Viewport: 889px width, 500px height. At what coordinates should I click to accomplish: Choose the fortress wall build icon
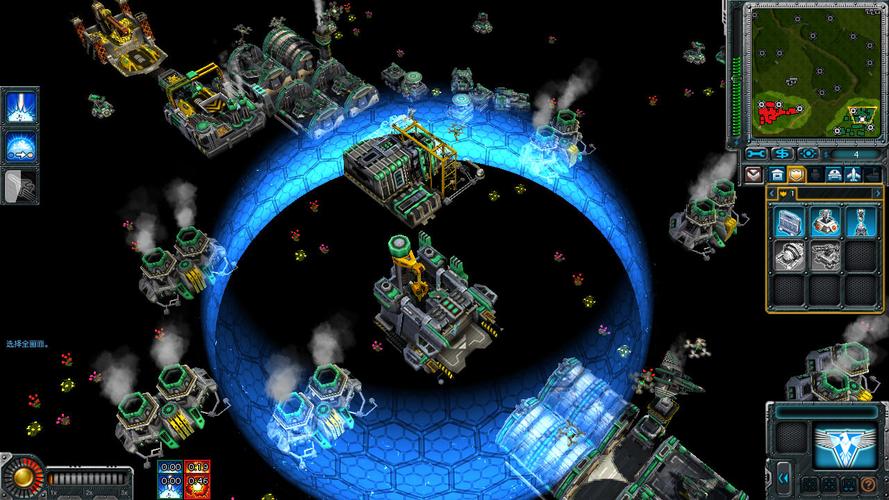(789, 221)
